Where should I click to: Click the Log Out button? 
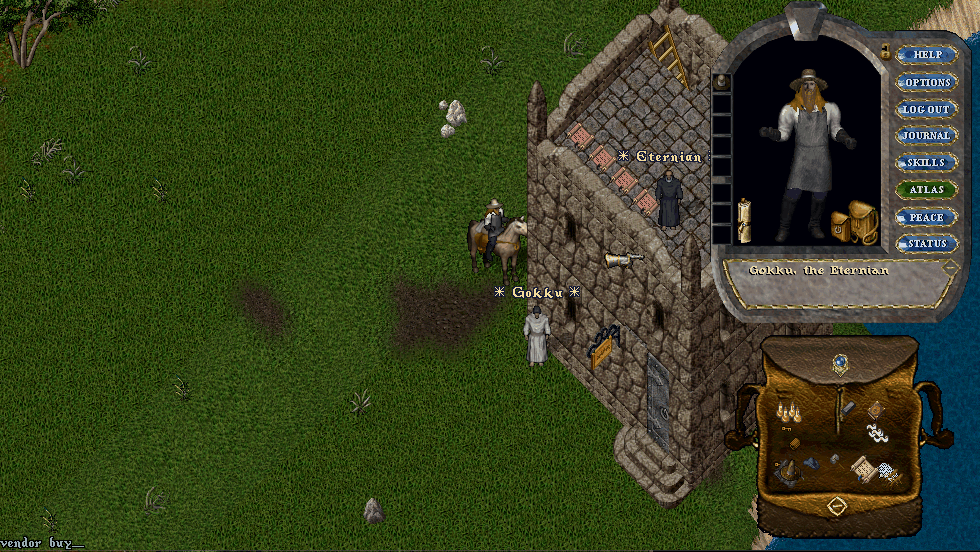pyautogui.click(x=927, y=109)
